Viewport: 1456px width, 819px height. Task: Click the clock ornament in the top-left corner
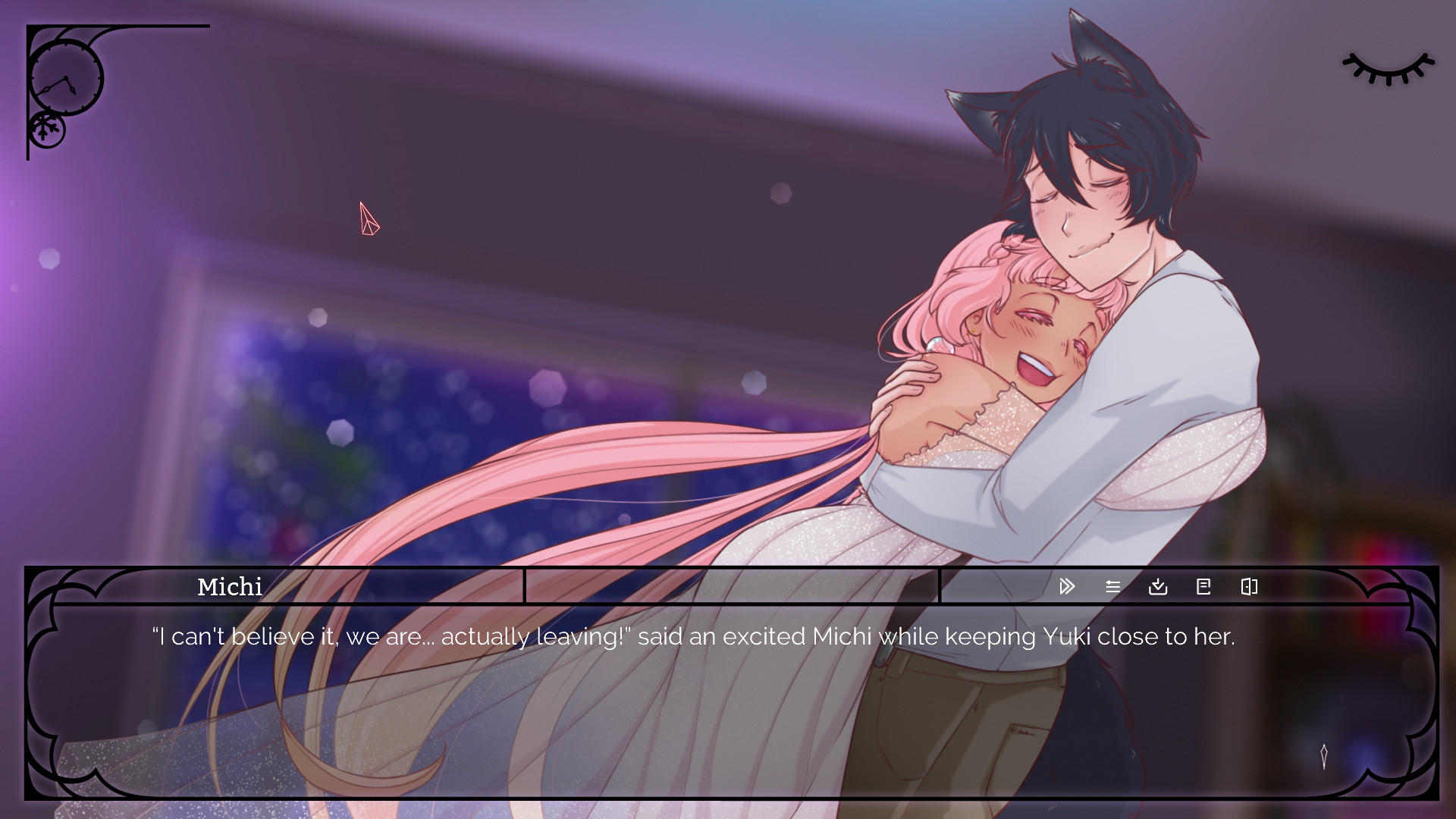(67, 78)
